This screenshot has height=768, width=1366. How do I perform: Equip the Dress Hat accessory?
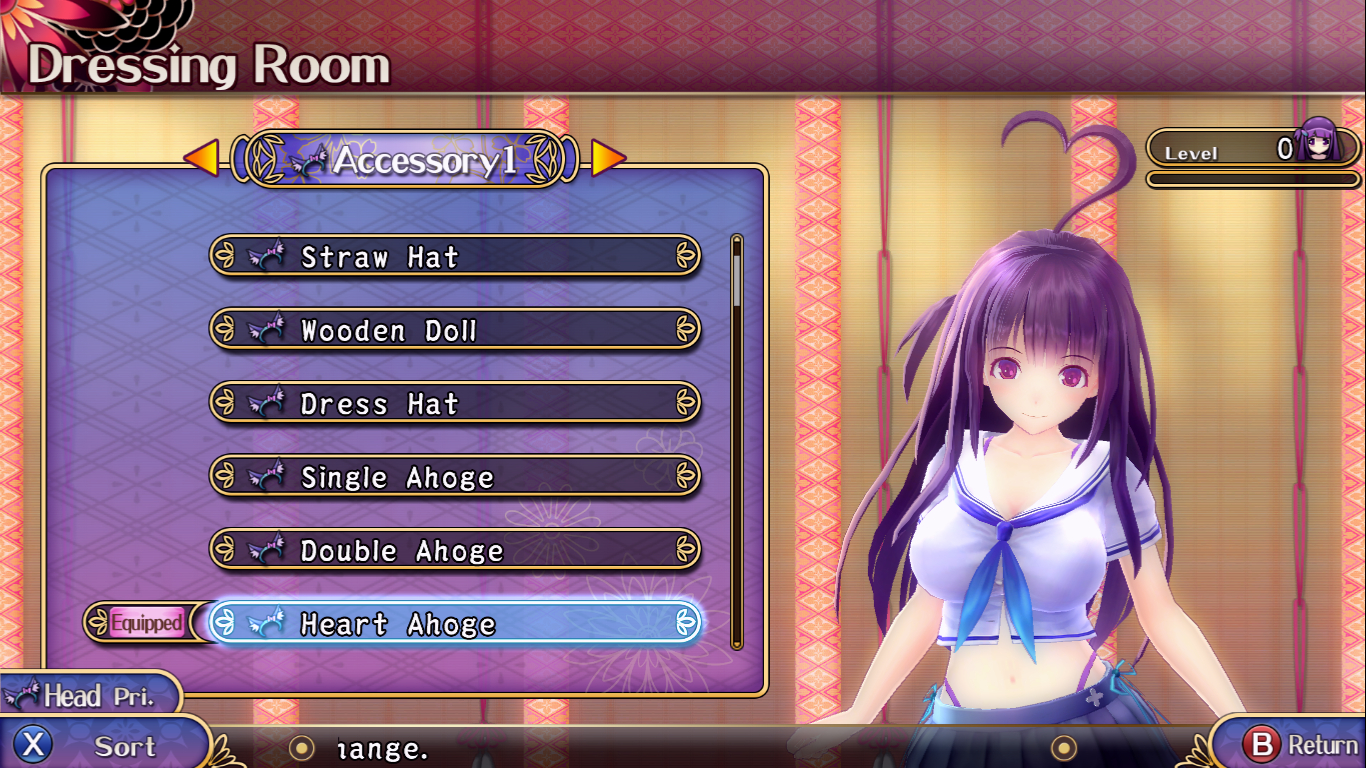point(455,404)
